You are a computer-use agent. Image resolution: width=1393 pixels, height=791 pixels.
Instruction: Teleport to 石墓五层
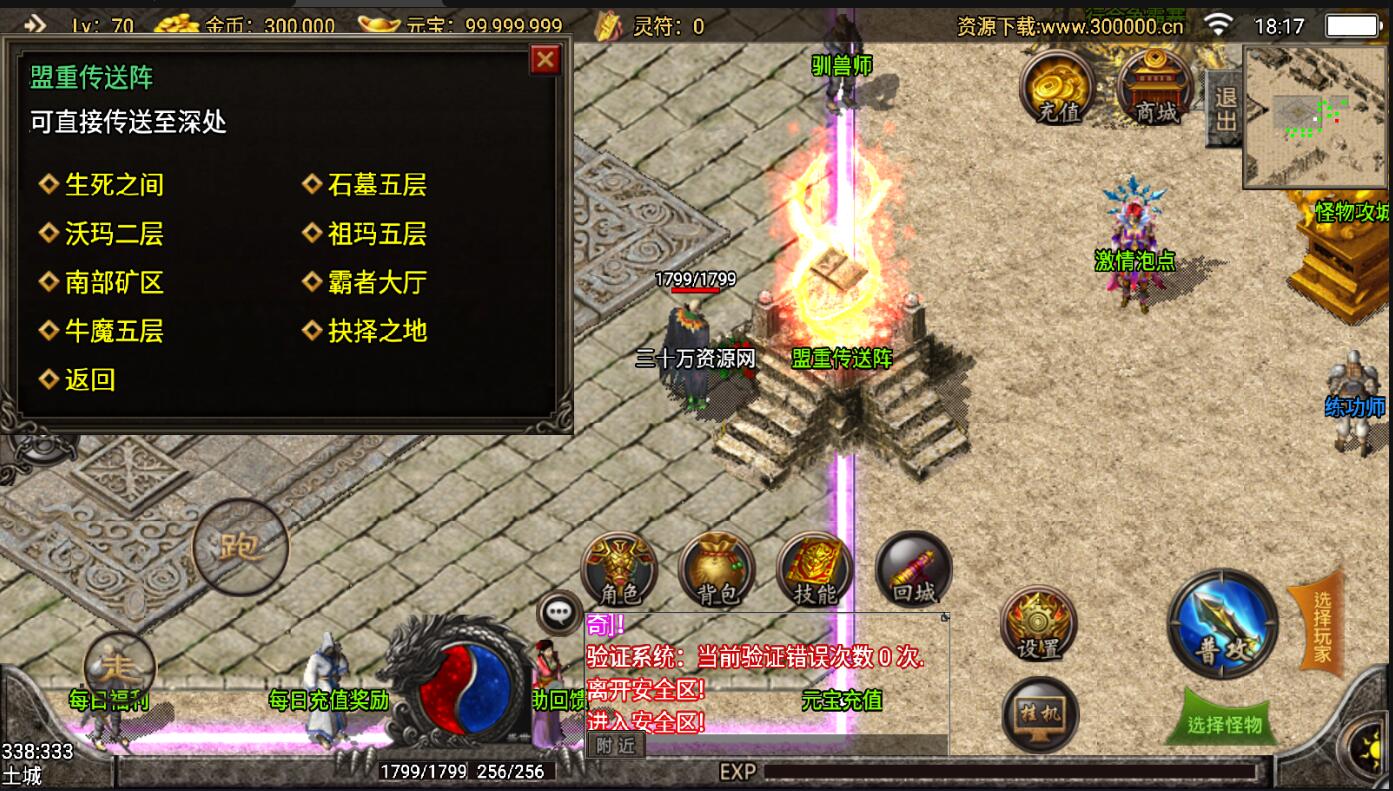[377, 185]
